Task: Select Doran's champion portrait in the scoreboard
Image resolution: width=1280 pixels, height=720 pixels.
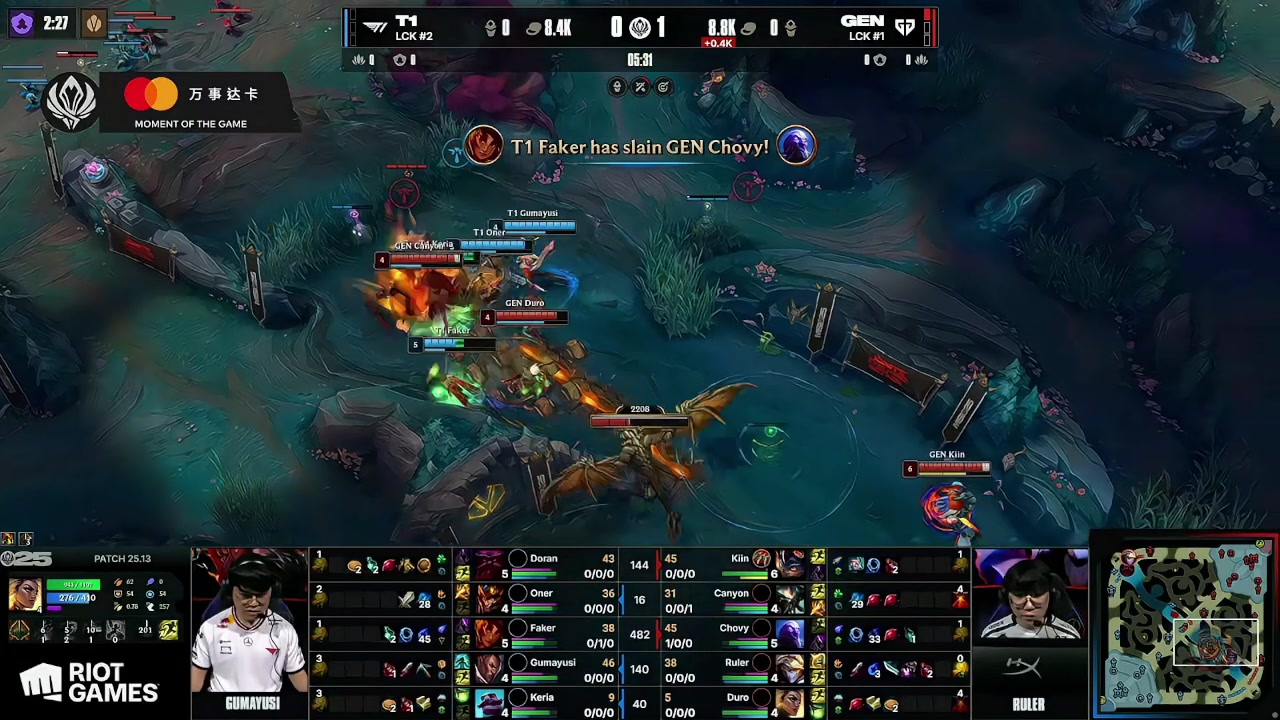Action: 489,565
